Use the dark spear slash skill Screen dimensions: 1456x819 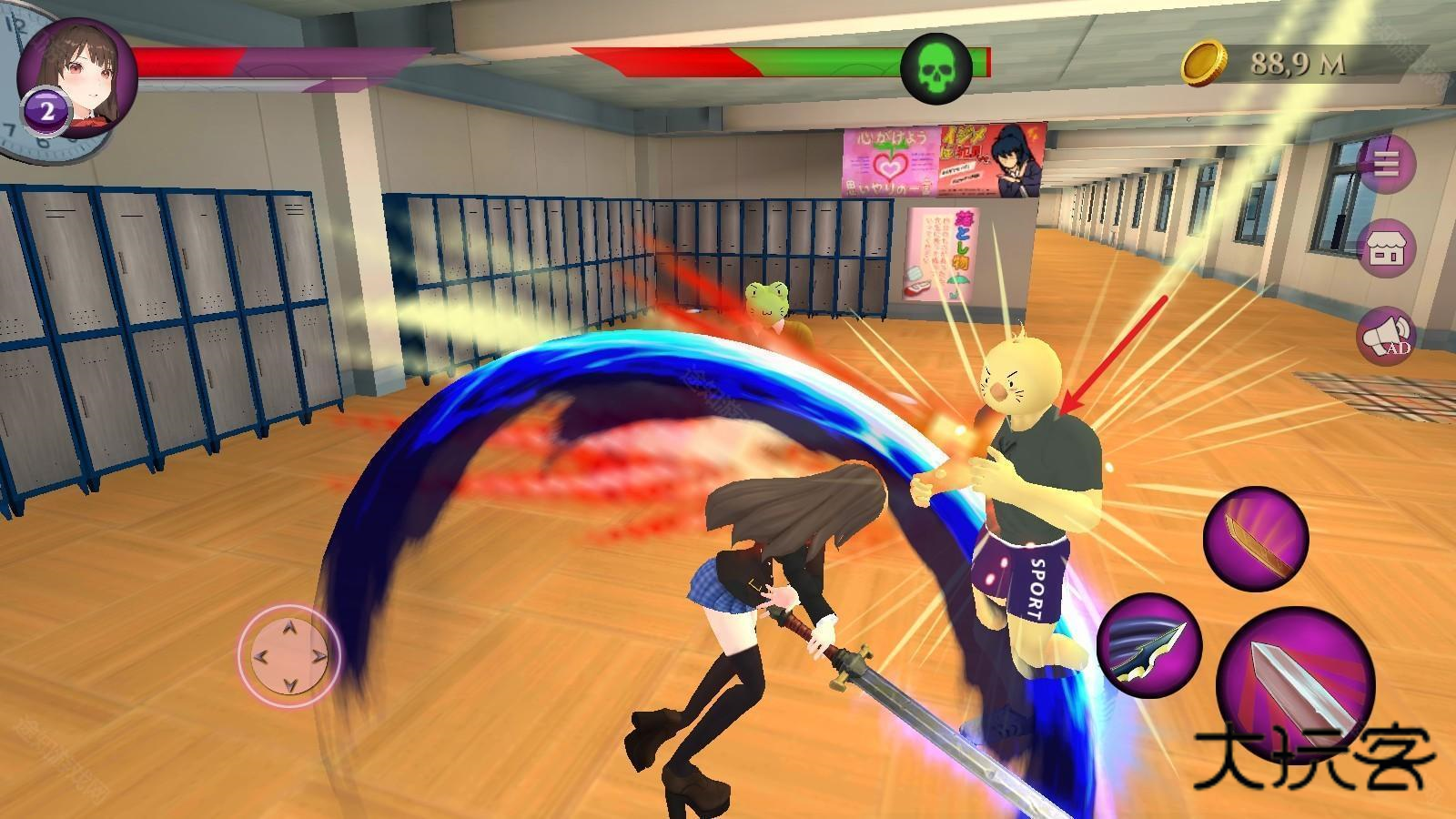tap(1149, 645)
